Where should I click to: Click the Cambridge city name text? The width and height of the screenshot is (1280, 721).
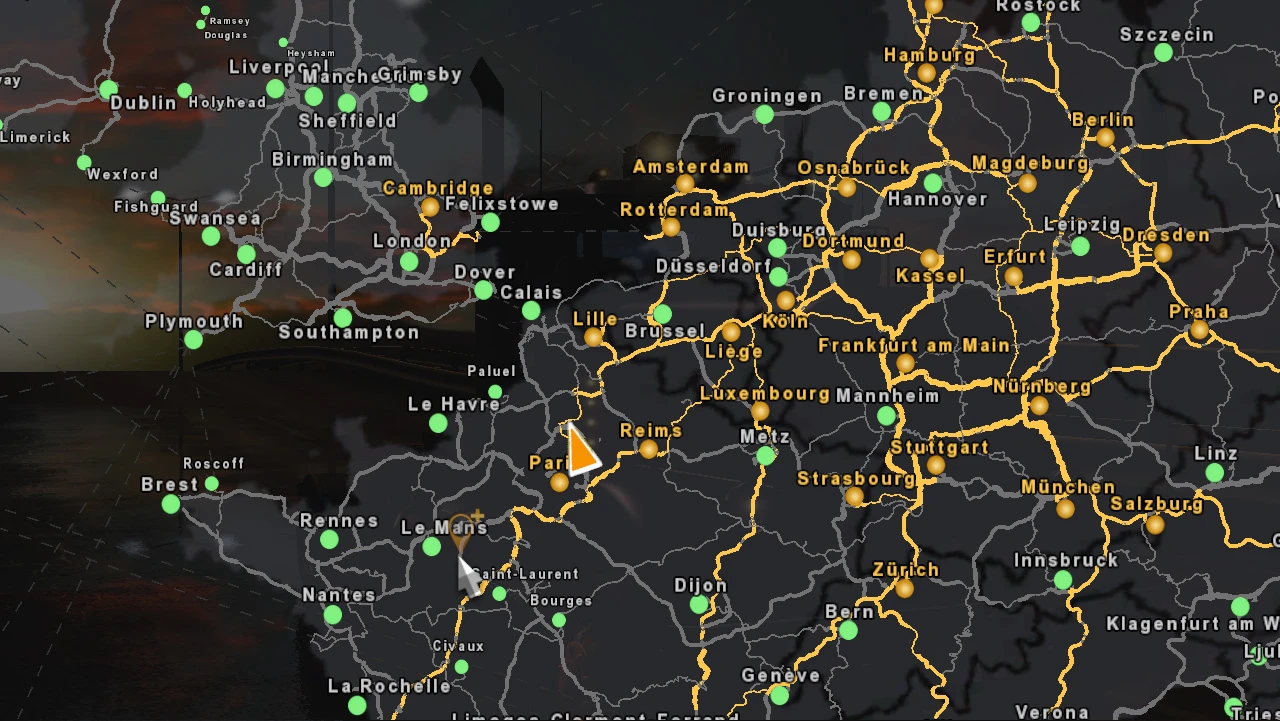click(x=438, y=187)
